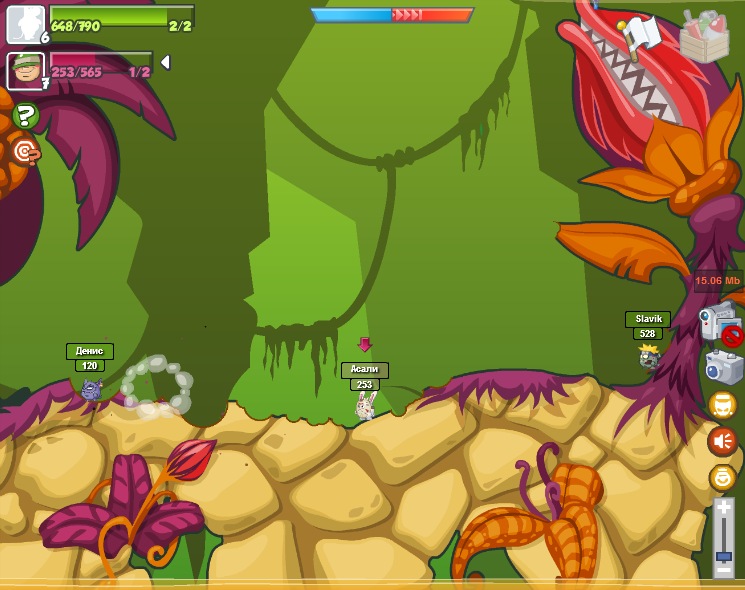This screenshot has width=745, height=590.
Task: Zoom in with the plus button
Action: (x=723, y=510)
